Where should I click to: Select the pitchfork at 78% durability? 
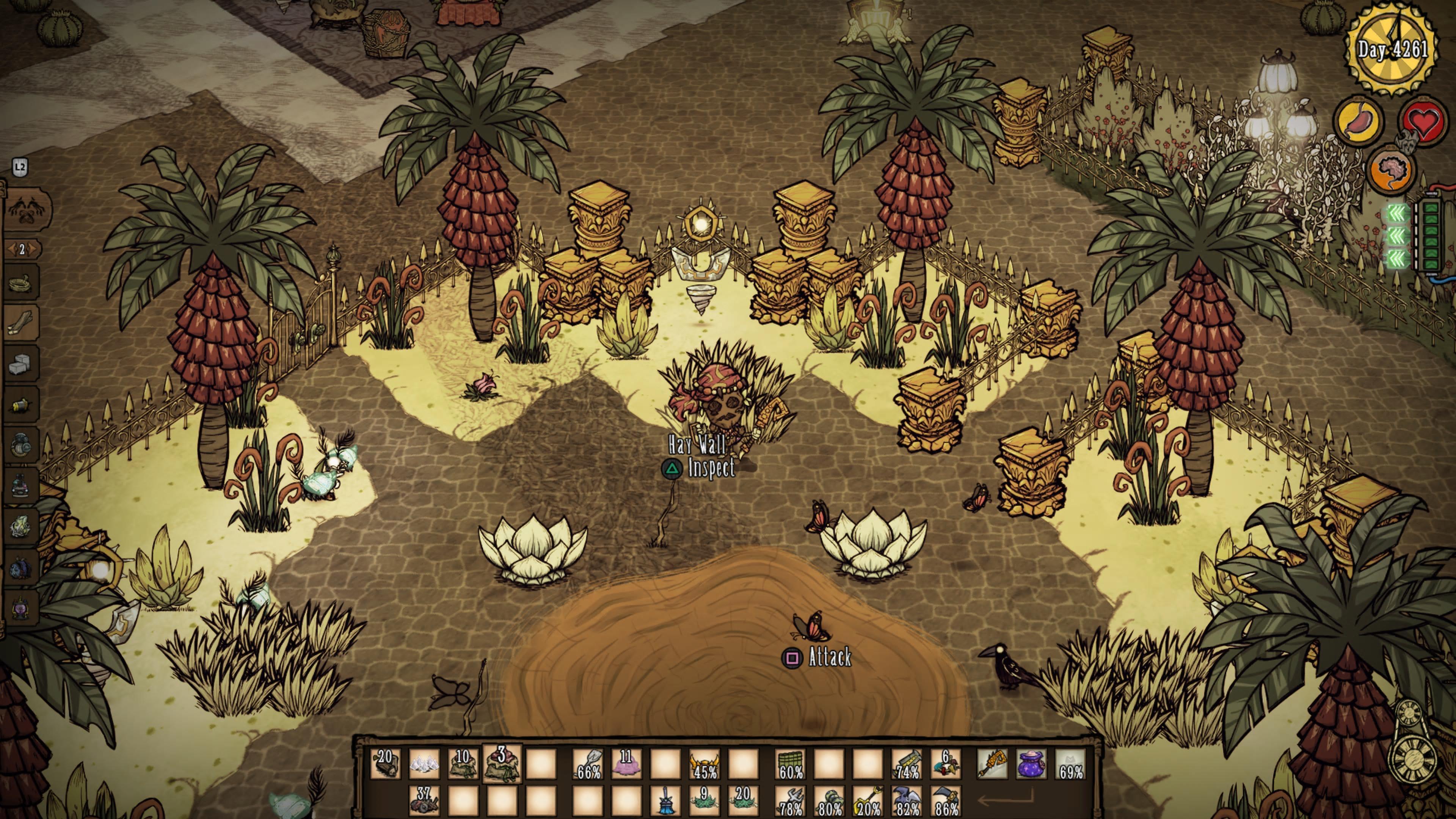(x=791, y=800)
